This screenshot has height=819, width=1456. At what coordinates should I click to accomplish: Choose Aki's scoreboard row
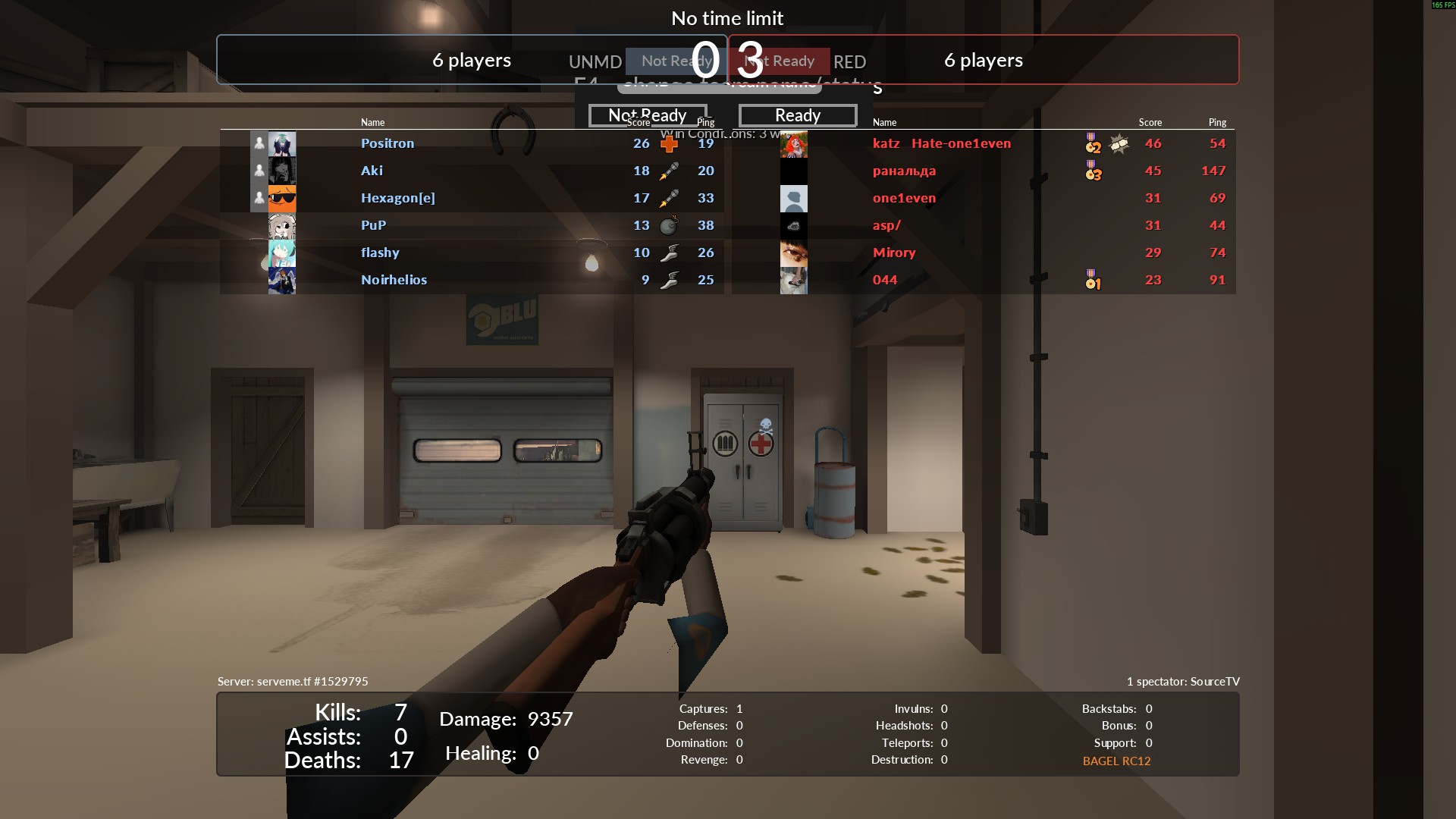click(372, 171)
